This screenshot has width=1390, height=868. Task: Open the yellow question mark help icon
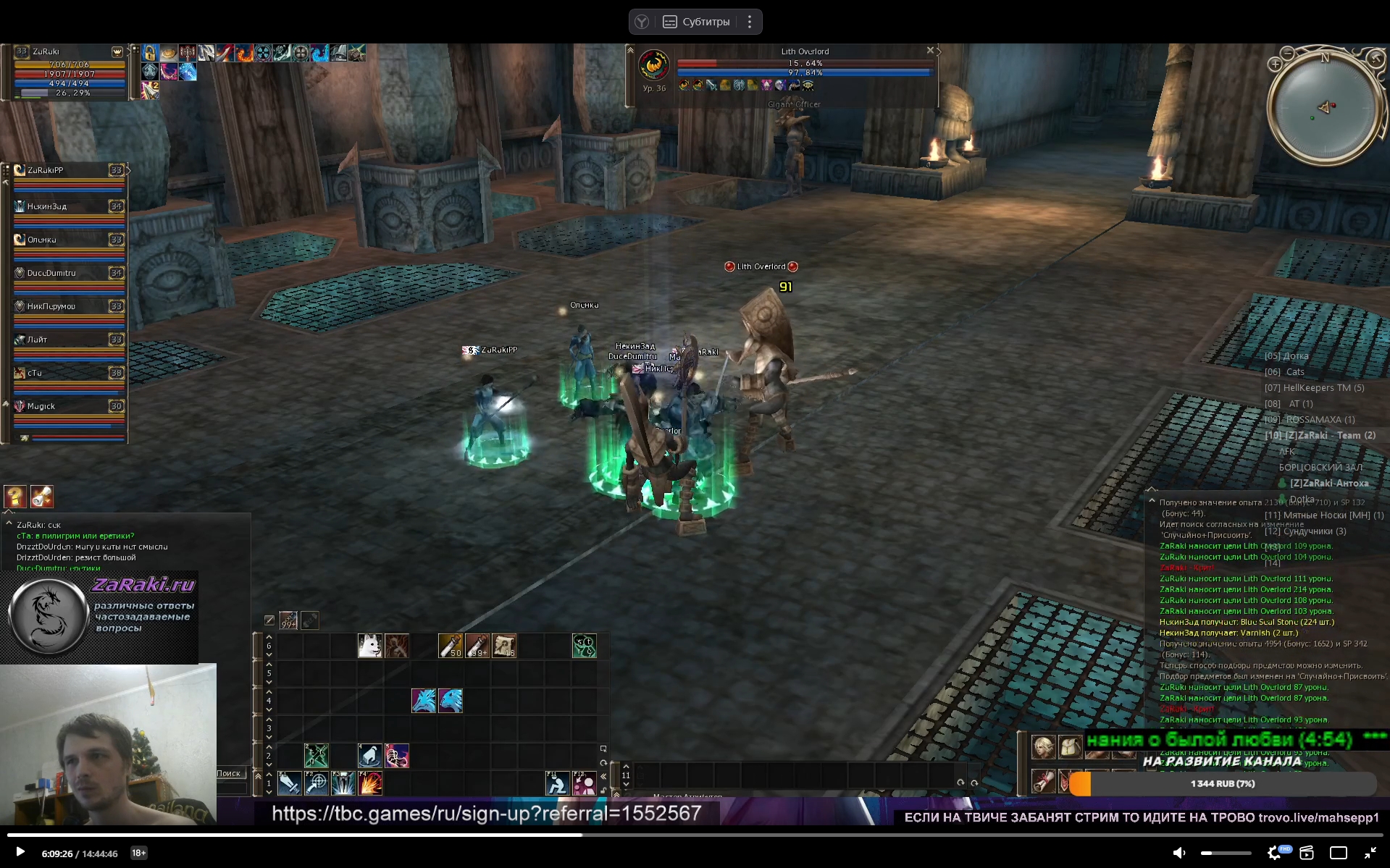(x=15, y=497)
